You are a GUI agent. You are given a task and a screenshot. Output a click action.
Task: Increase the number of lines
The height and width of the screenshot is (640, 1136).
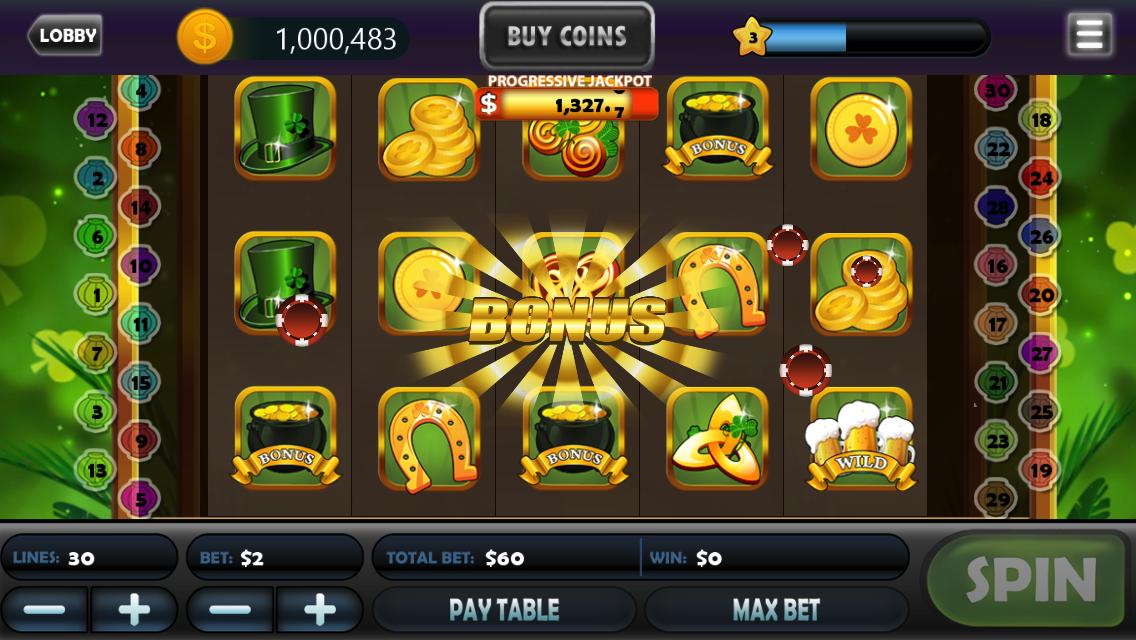[134, 609]
